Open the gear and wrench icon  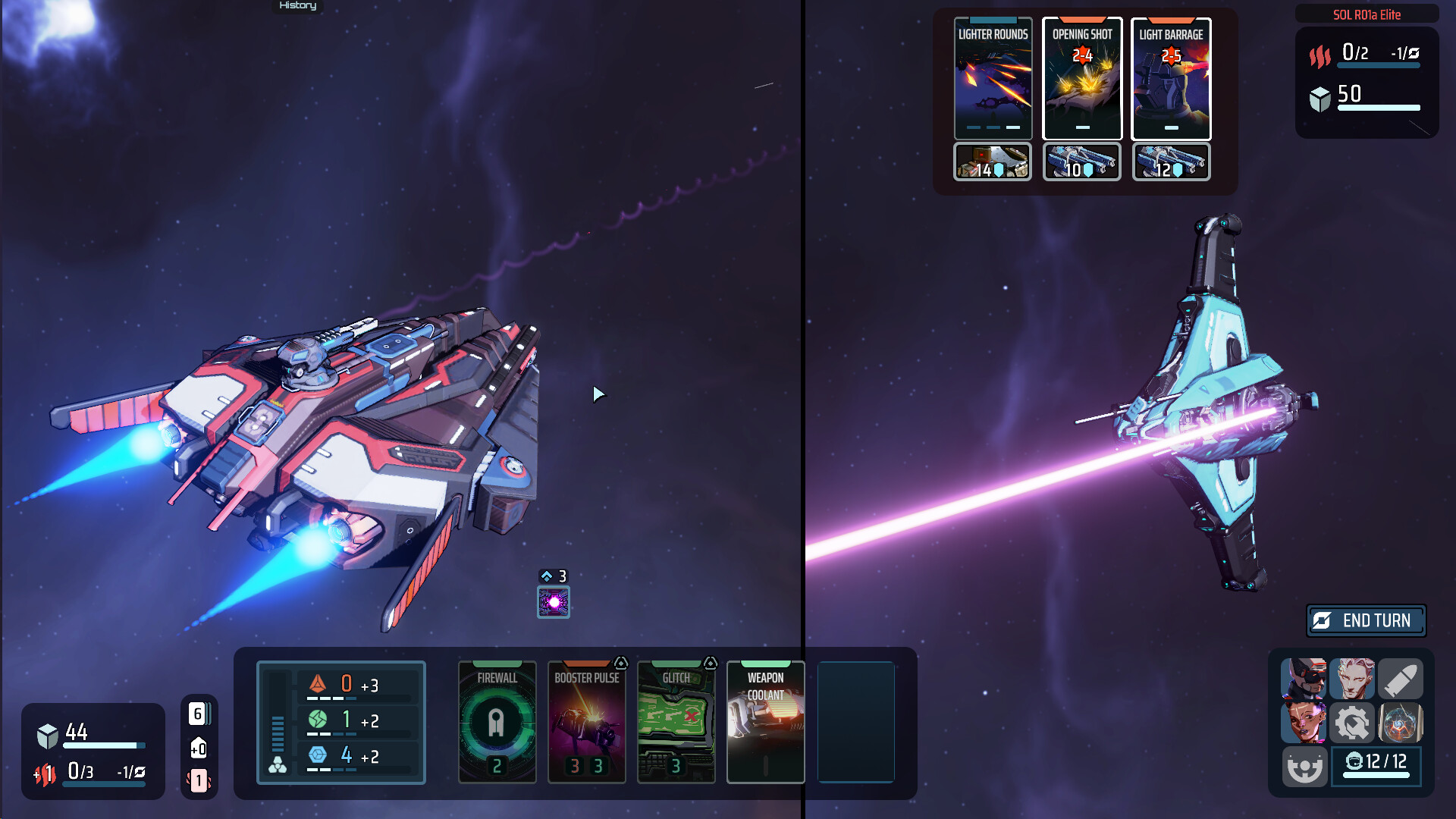(x=1351, y=723)
